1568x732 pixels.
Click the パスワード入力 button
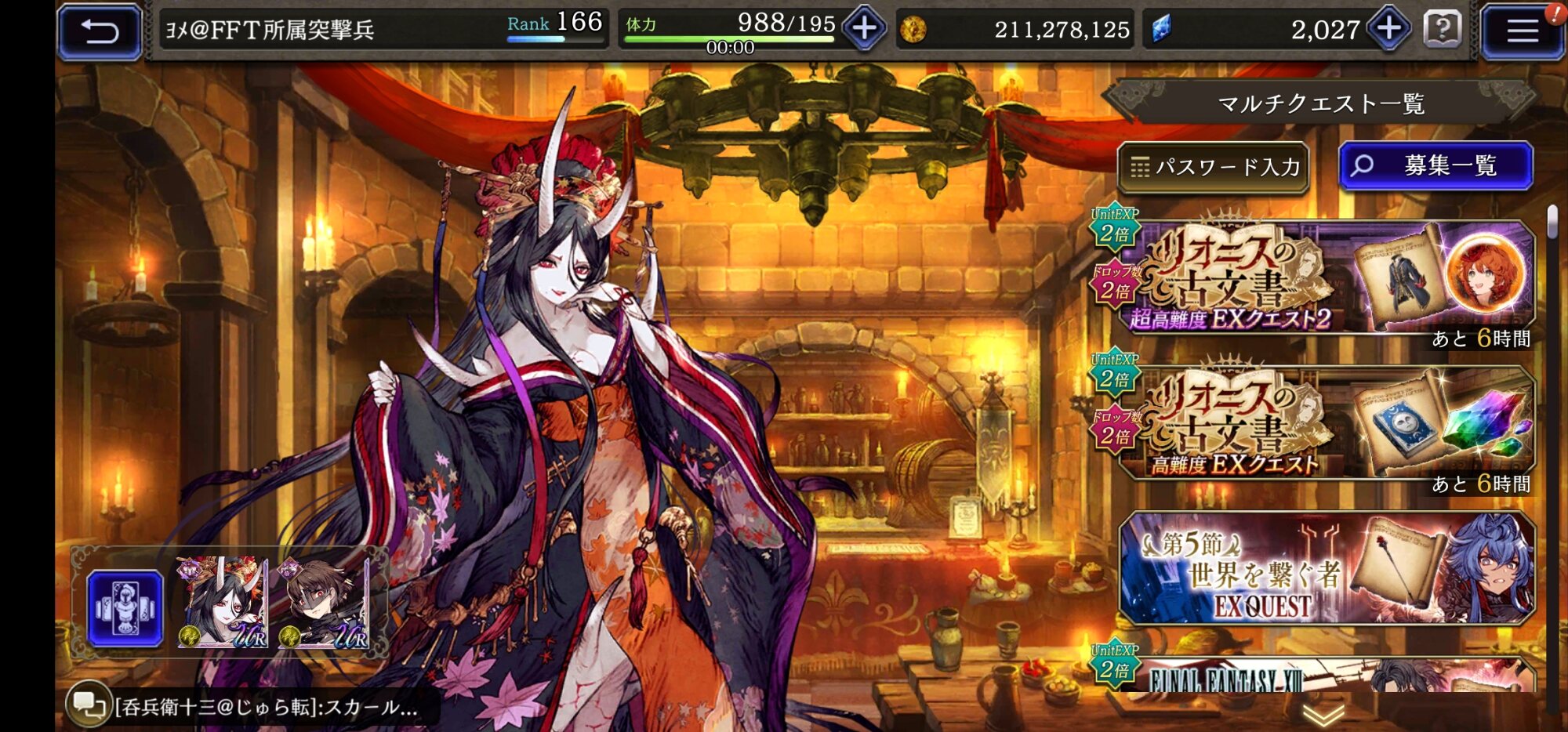tap(1214, 167)
